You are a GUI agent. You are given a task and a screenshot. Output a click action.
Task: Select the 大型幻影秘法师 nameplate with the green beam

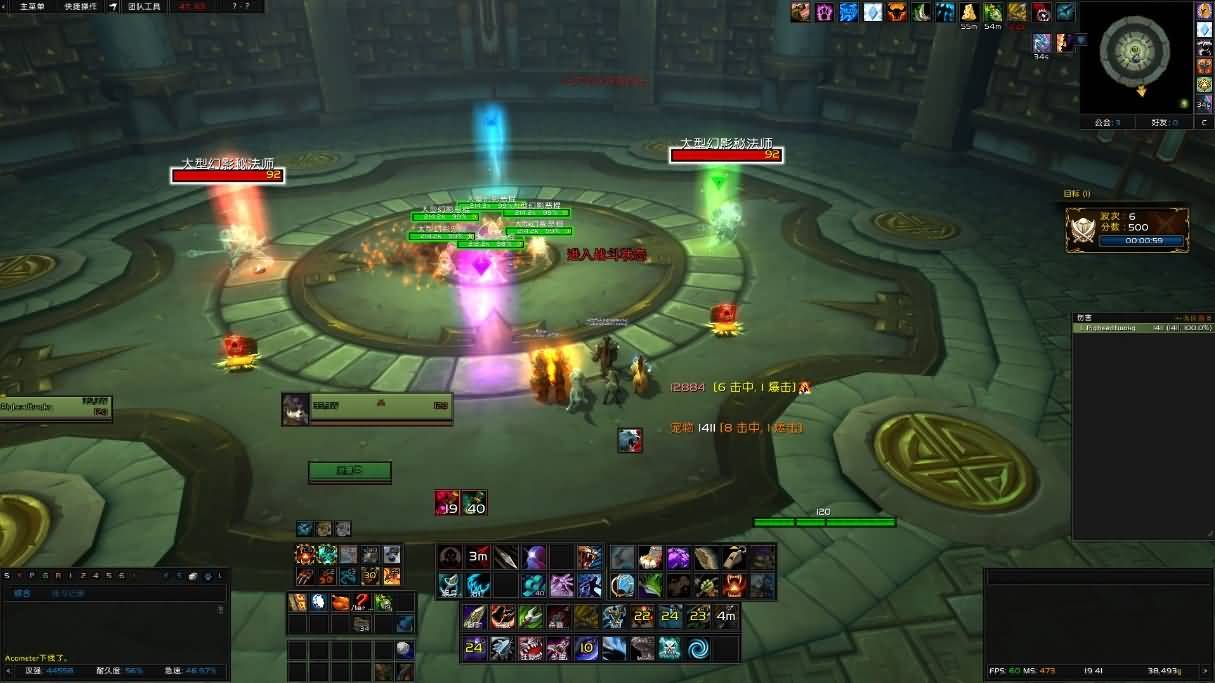tap(726, 155)
